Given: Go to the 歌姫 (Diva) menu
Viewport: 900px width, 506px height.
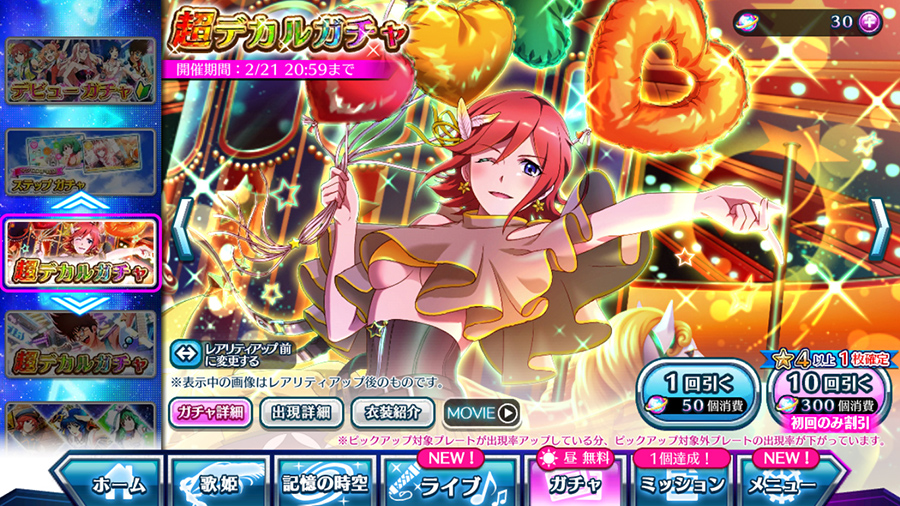Looking at the screenshot, I should 214,483.
